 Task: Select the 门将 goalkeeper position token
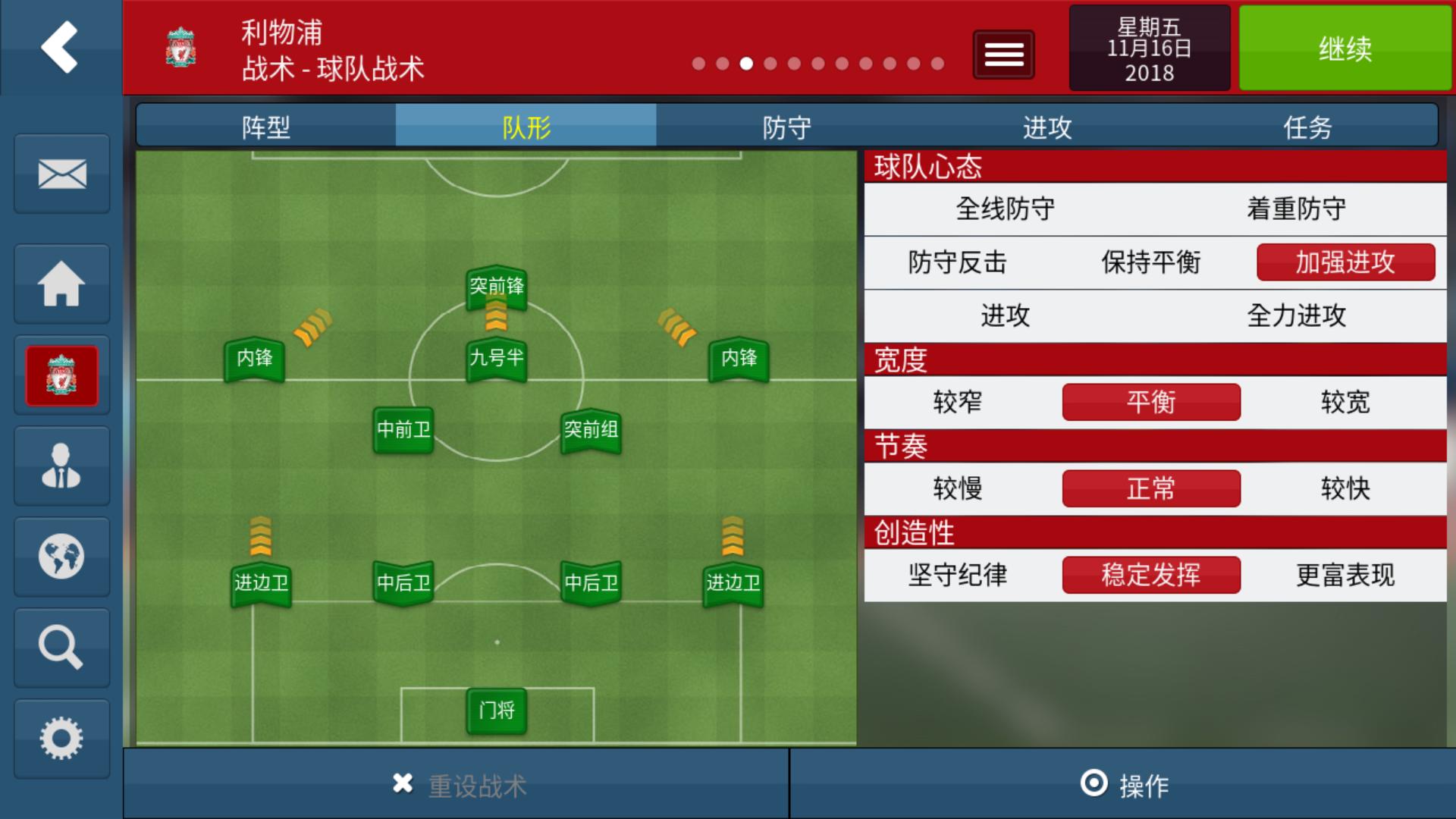[x=497, y=711]
